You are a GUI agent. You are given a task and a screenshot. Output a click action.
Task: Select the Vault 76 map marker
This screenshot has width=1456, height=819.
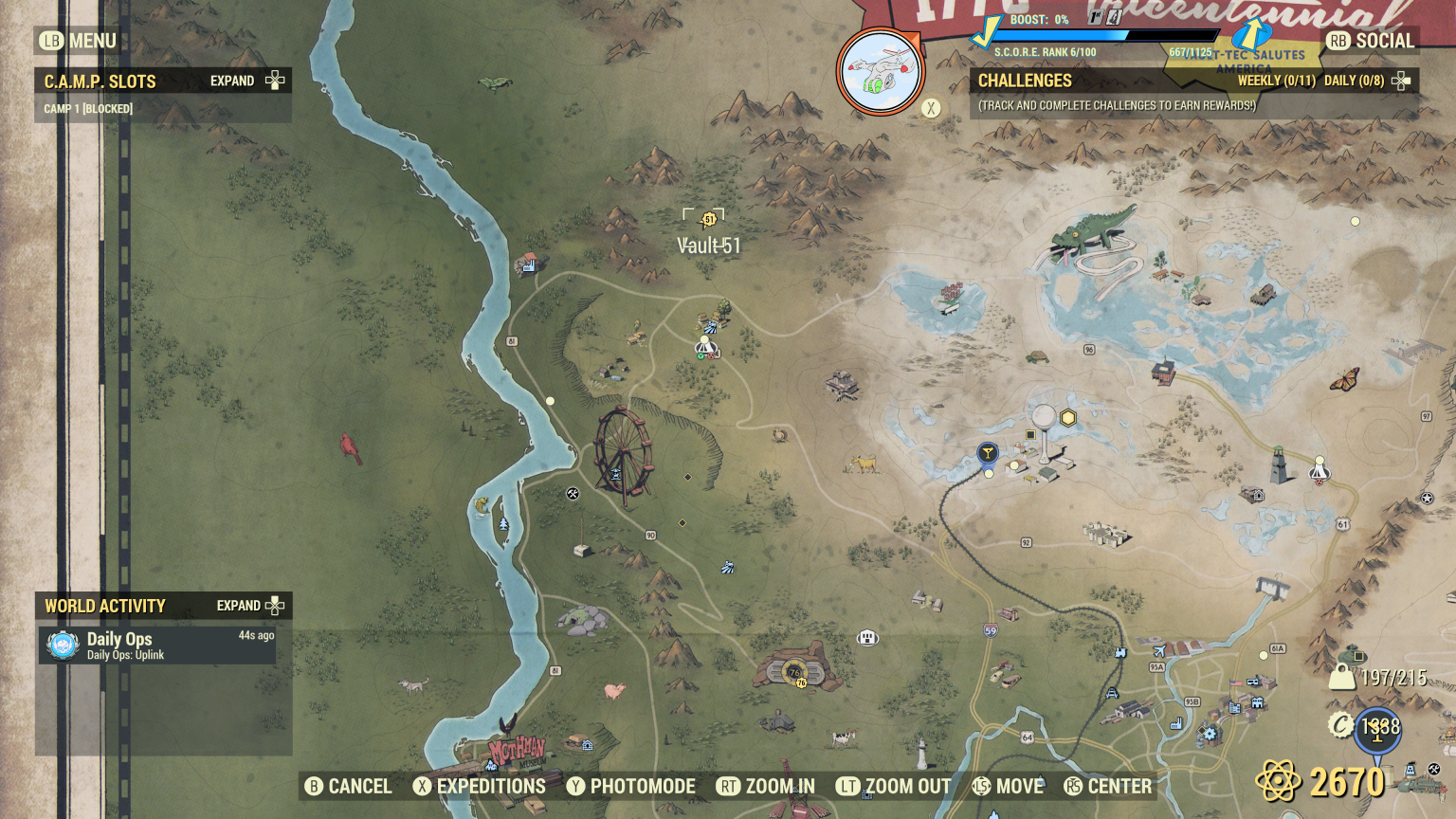(x=794, y=672)
